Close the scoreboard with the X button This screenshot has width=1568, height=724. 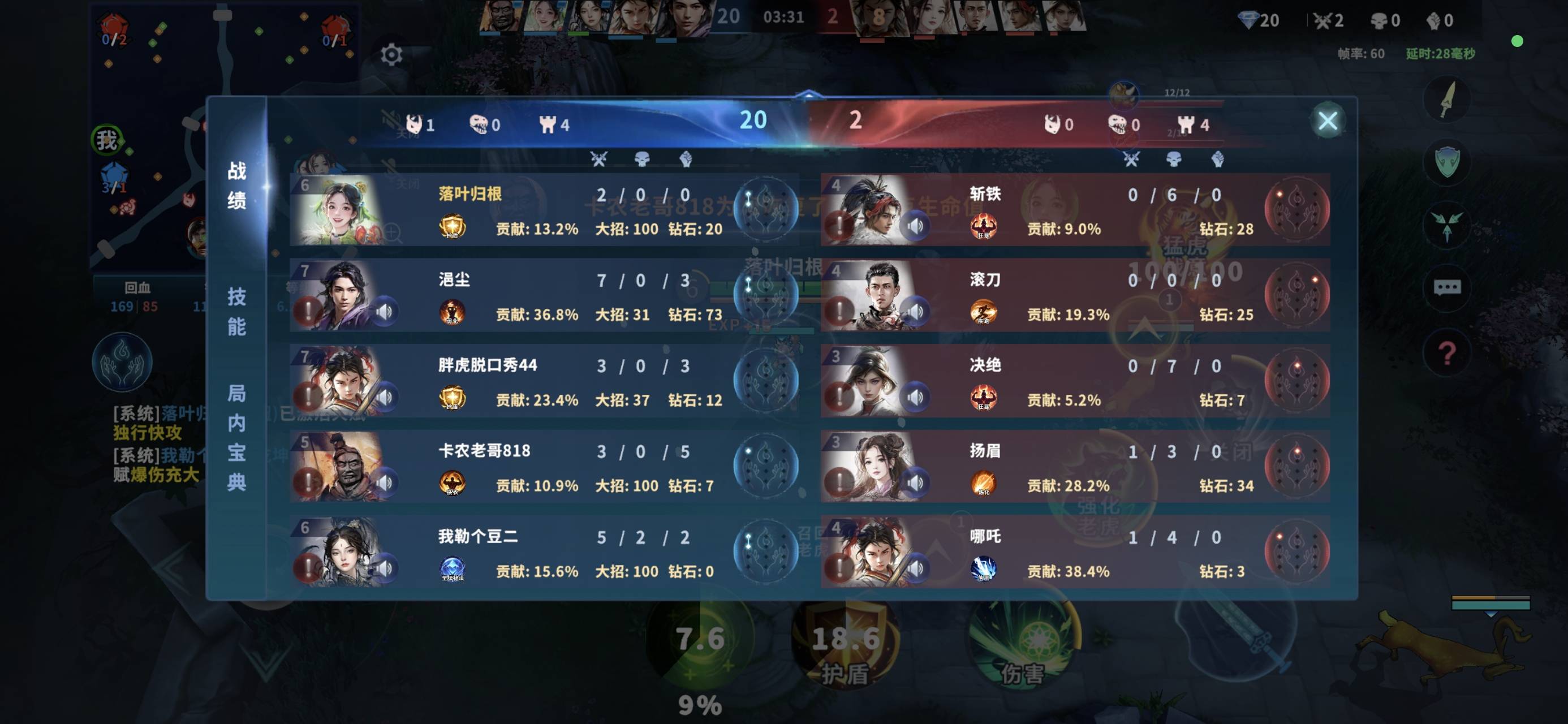(1328, 120)
